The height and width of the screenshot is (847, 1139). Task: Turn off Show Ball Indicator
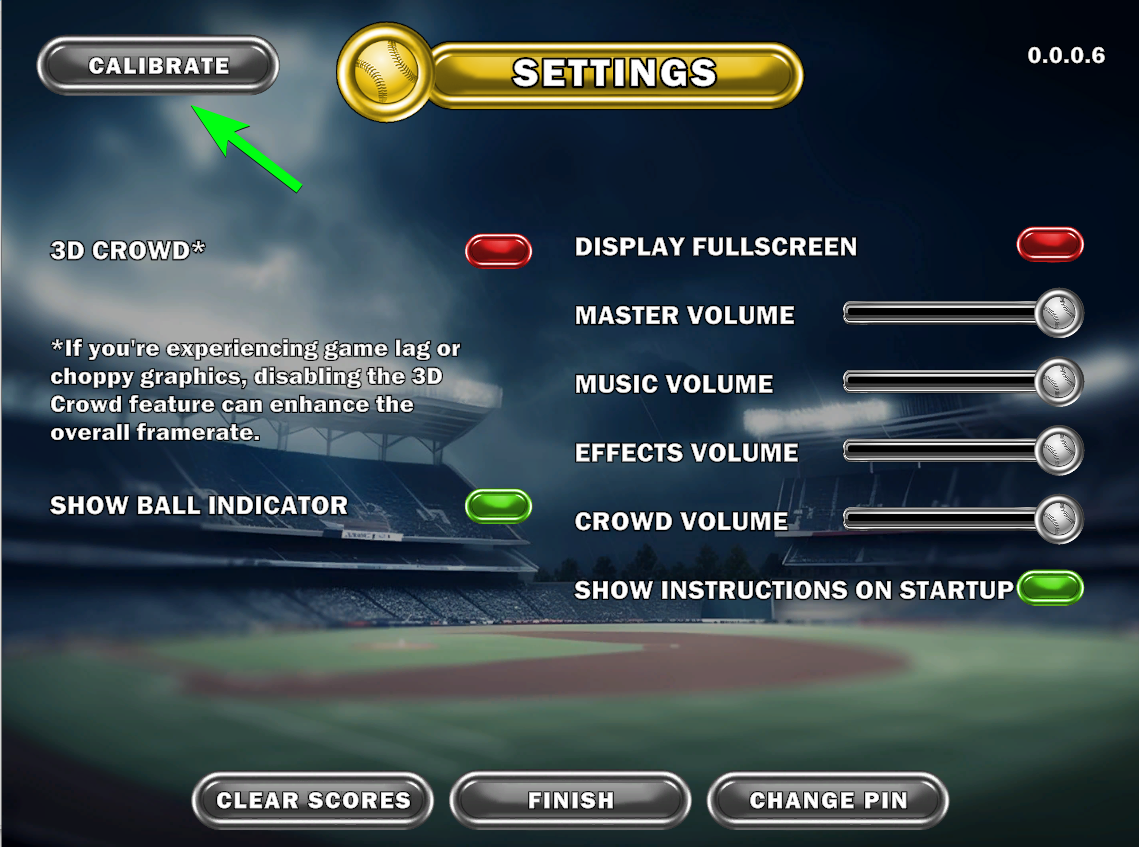[x=498, y=506]
